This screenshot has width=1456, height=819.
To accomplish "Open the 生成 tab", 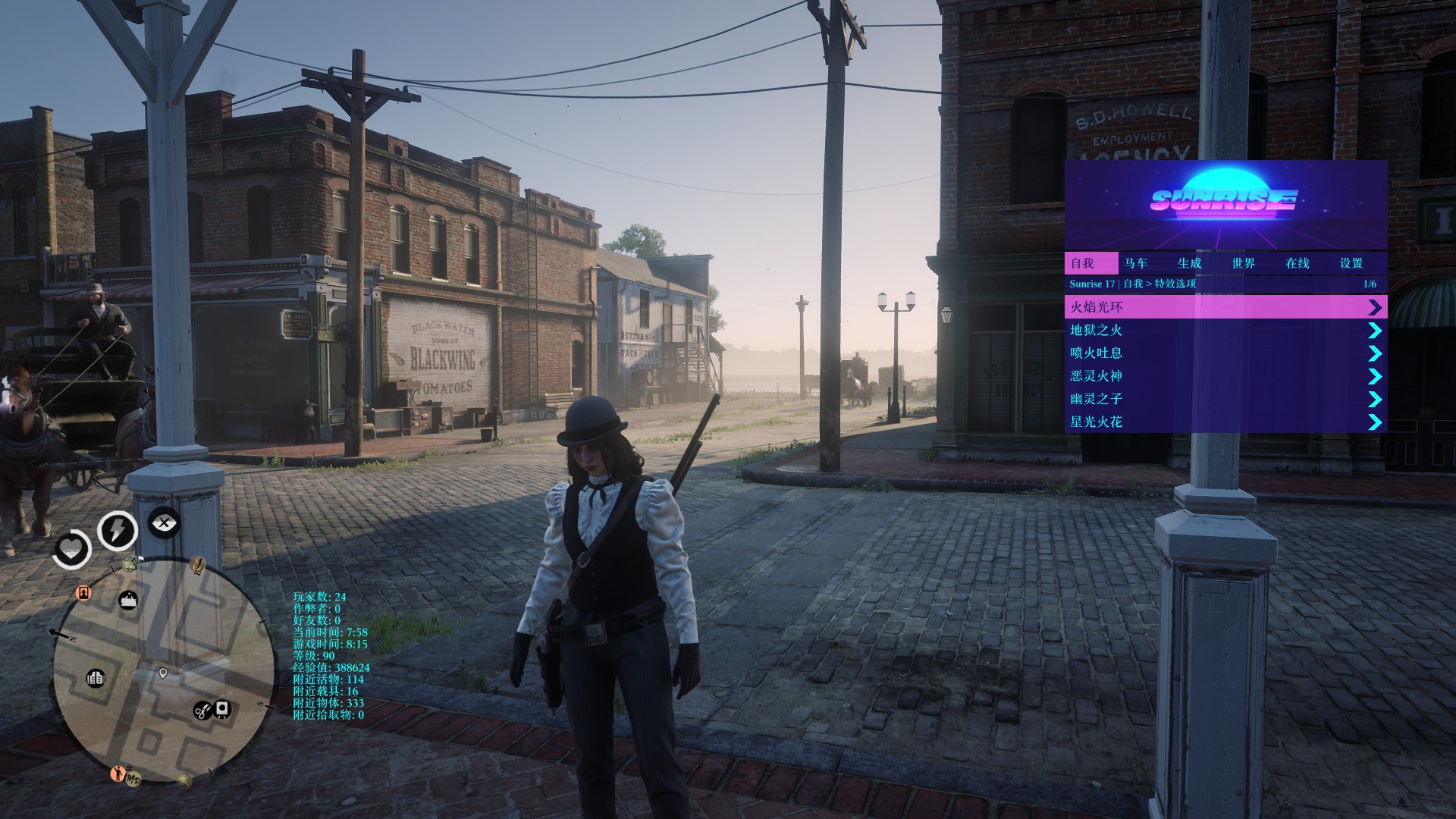I will [x=1190, y=263].
